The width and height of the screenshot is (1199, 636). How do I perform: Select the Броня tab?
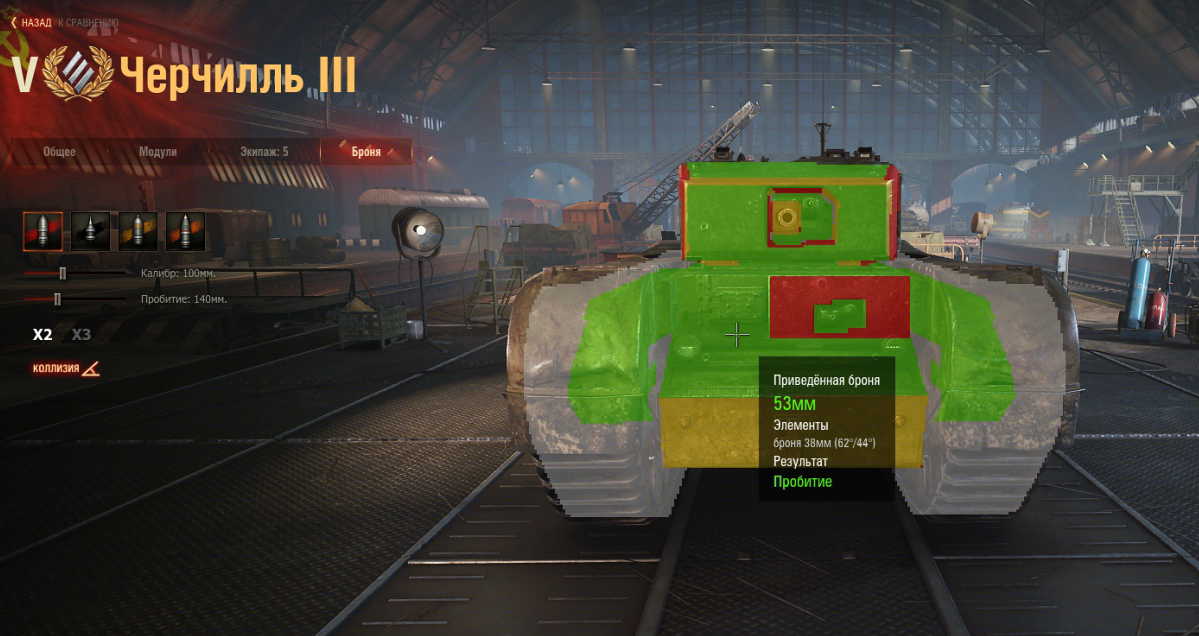click(366, 152)
